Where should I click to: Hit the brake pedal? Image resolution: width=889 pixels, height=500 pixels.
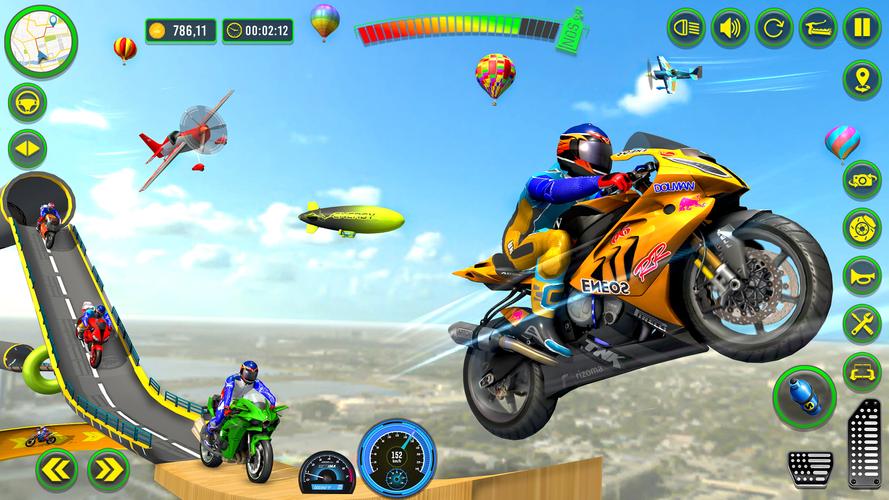coord(810,467)
